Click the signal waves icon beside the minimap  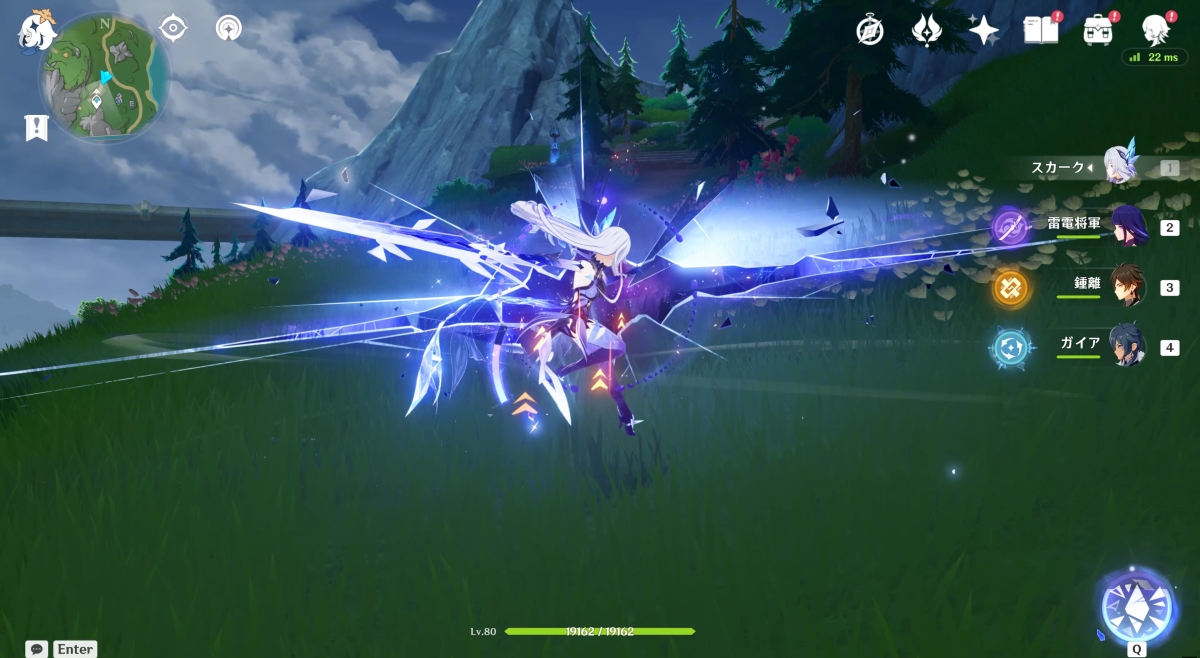(229, 28)
